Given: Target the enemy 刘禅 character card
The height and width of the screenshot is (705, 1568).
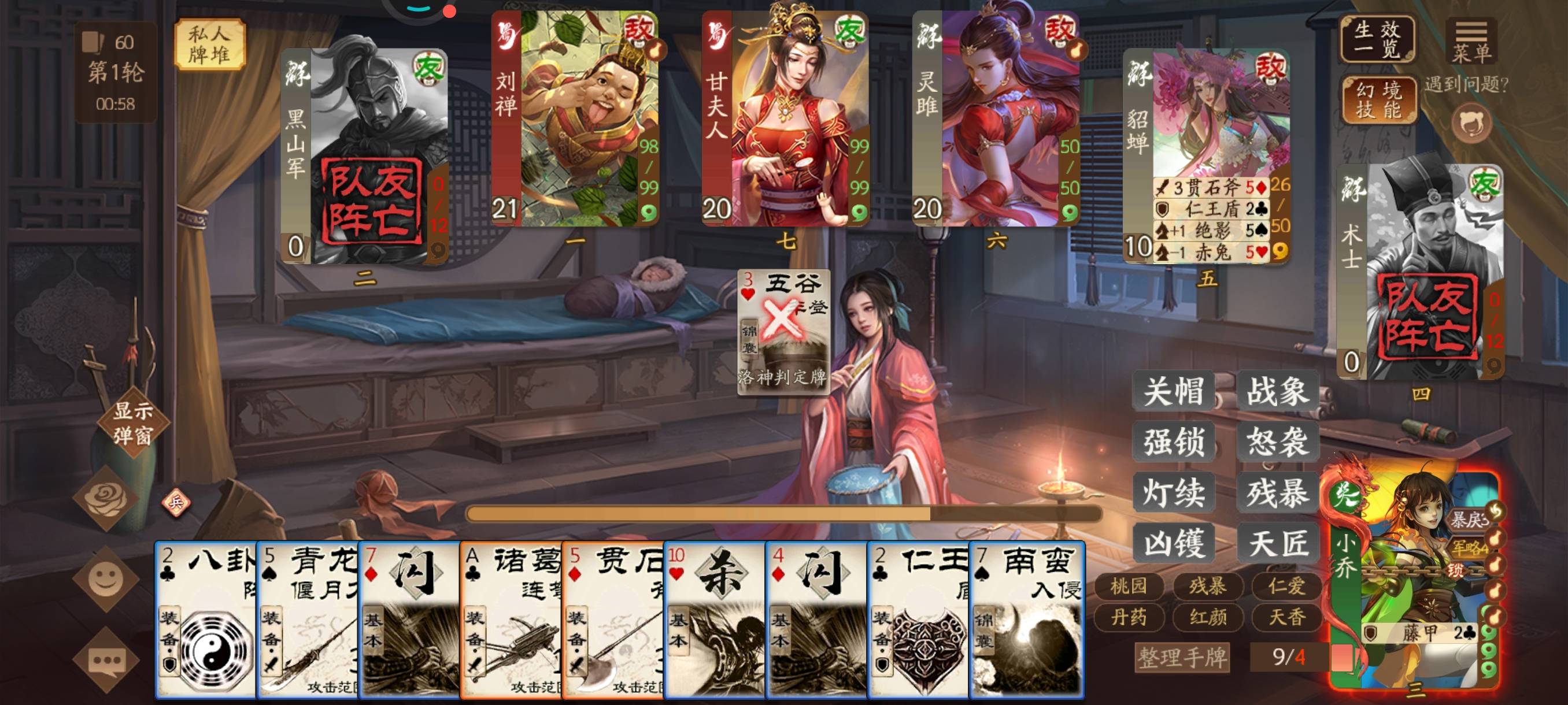Looking at the screenshot, I should point(575,119).
